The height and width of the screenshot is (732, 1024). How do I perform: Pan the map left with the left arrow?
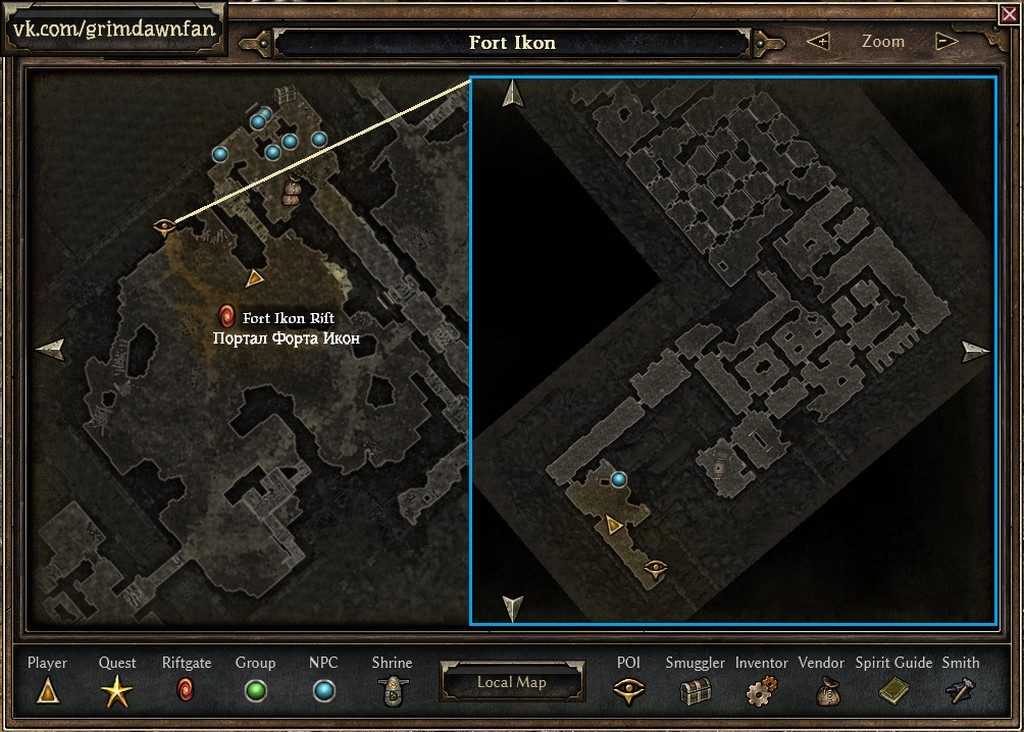click(x=50, y=348)
